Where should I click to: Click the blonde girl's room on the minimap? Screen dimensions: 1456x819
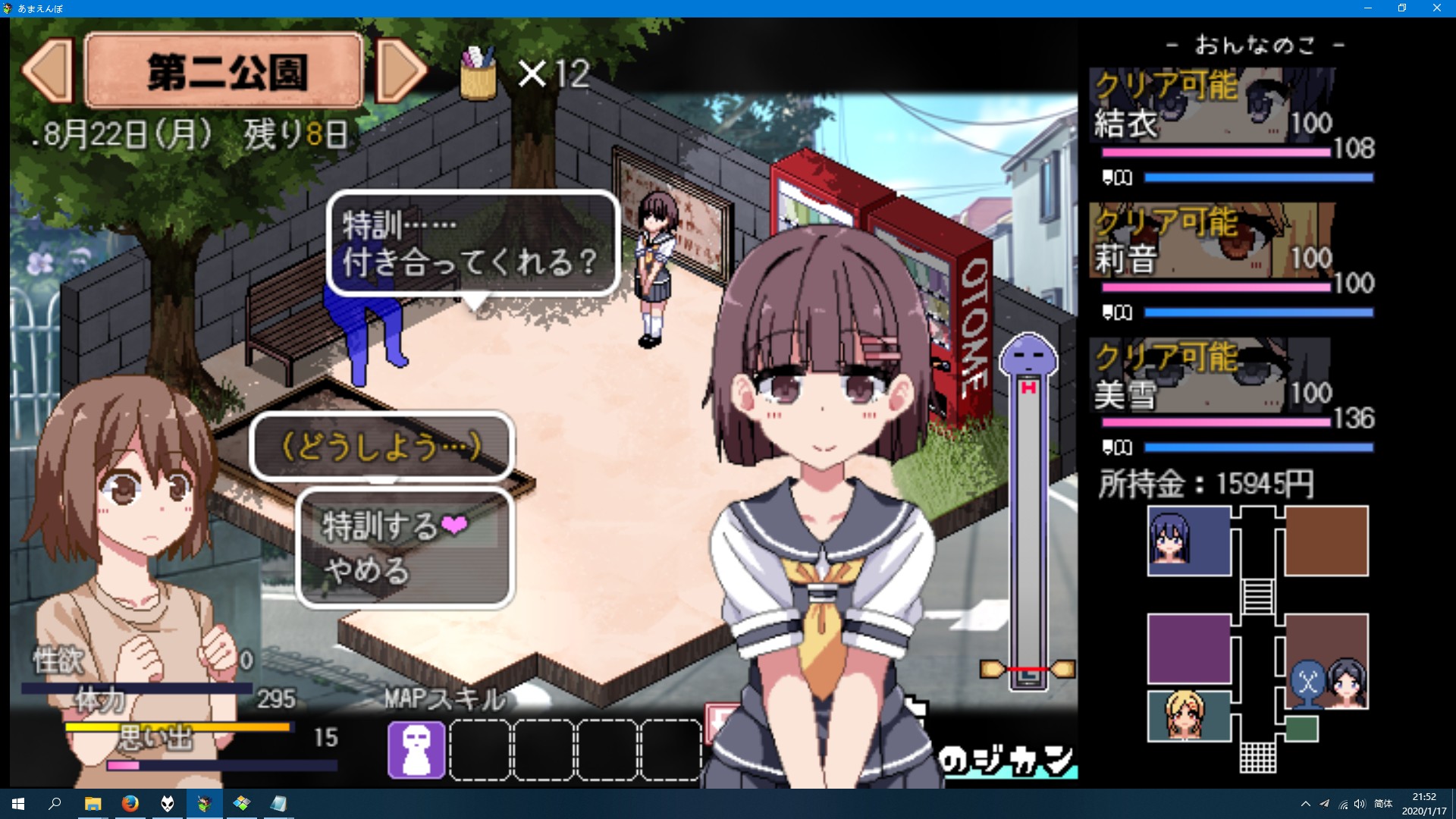(1188, 715)
